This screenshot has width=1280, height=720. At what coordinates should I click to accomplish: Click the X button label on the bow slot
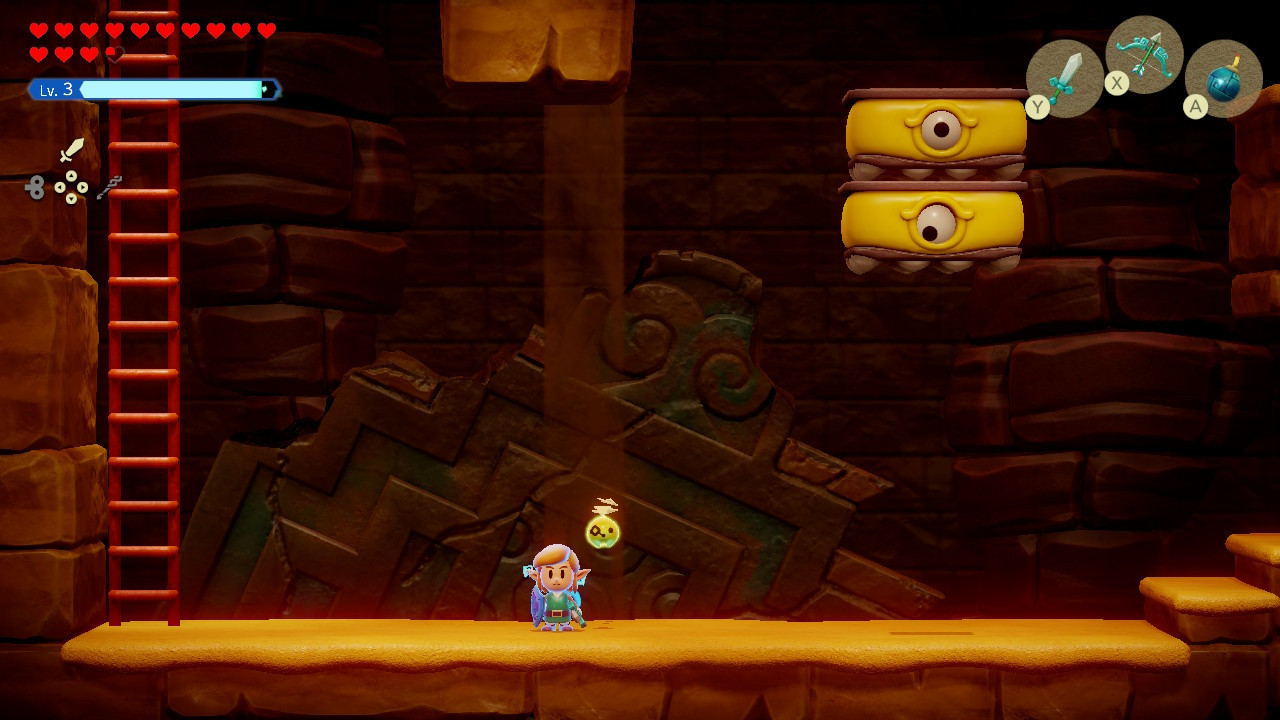[x=1117, y=83]
